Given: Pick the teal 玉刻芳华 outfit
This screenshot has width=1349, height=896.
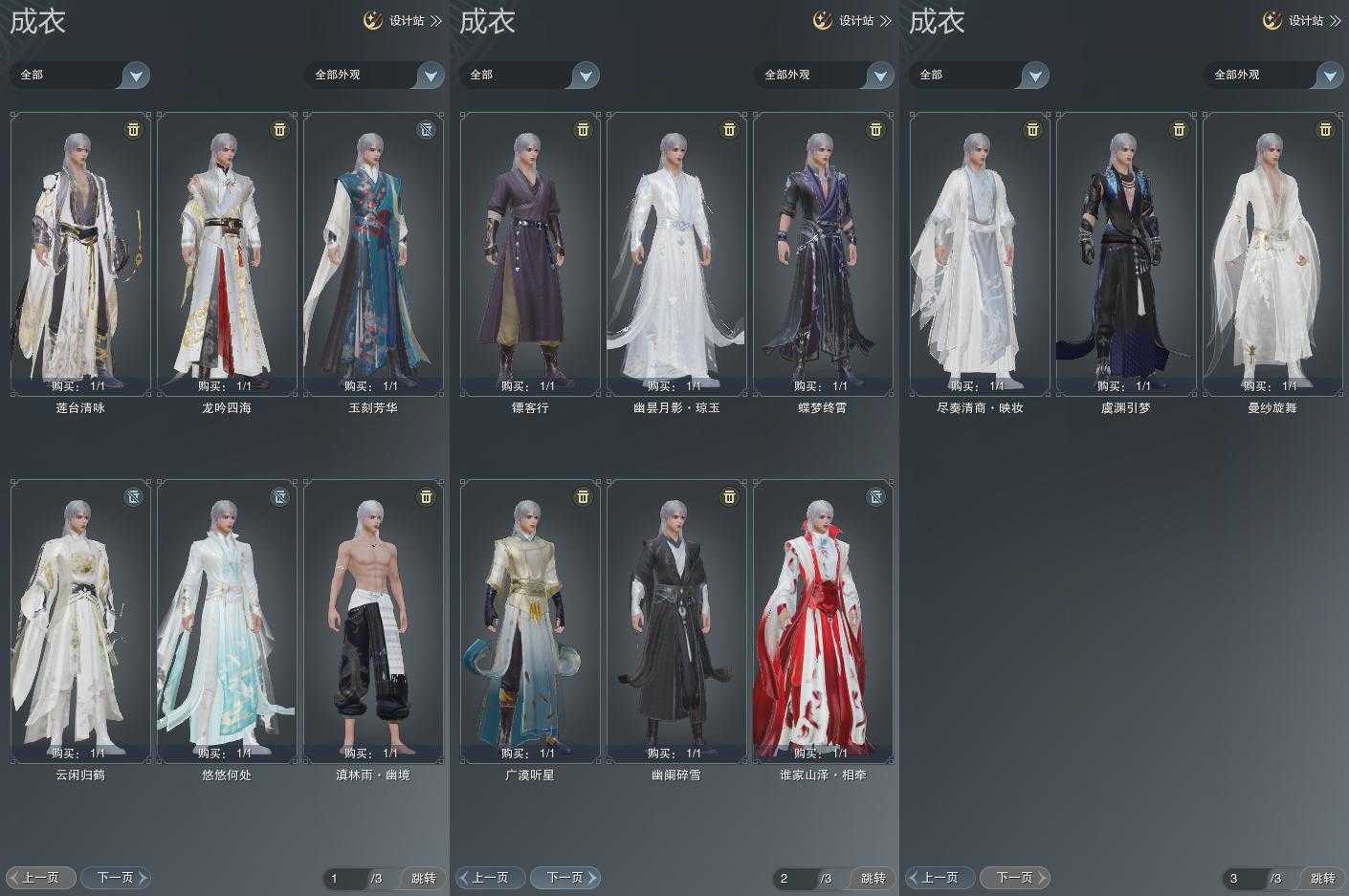Looking at the screenshot, I should tap(373, 253).
